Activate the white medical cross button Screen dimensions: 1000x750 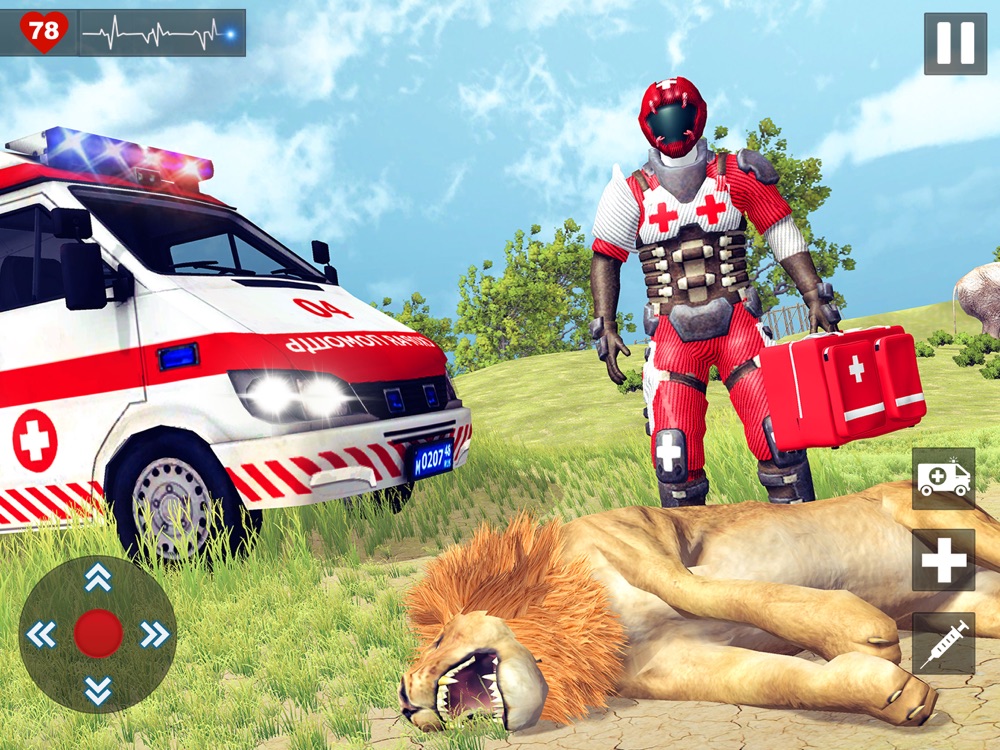(943, 560)
